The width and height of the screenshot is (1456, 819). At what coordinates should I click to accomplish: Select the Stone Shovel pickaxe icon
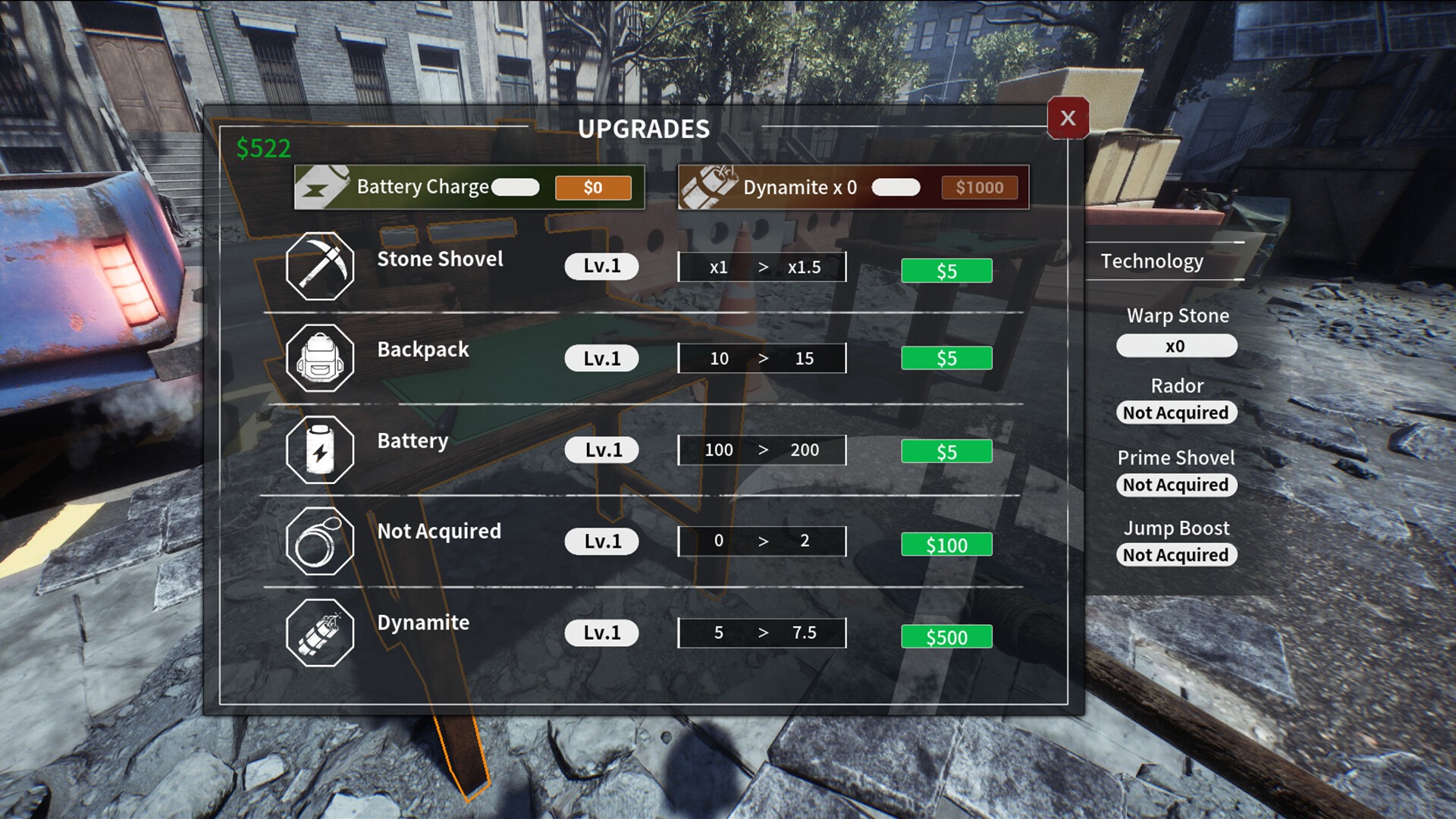pyautogui.click(x=320, y=266)
